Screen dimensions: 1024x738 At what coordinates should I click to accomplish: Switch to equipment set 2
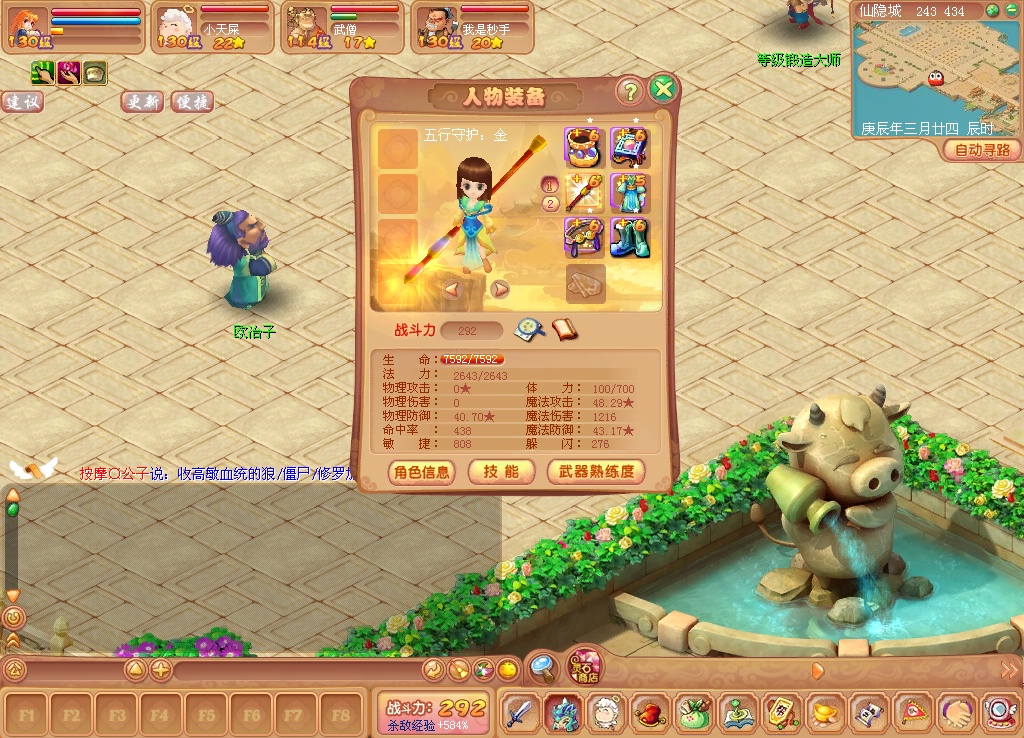550,204
